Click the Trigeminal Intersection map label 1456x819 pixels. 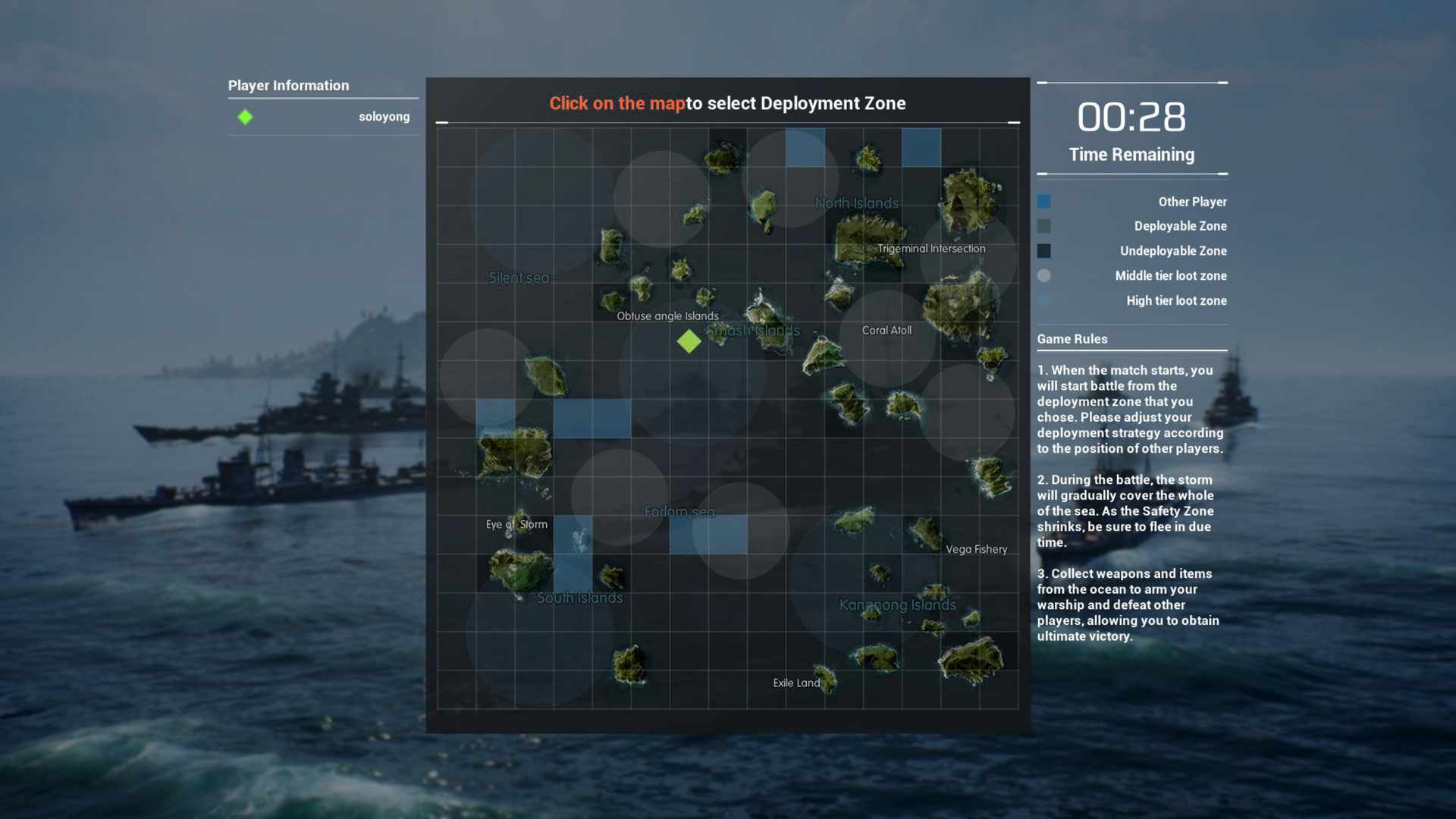tap(931, 248)
